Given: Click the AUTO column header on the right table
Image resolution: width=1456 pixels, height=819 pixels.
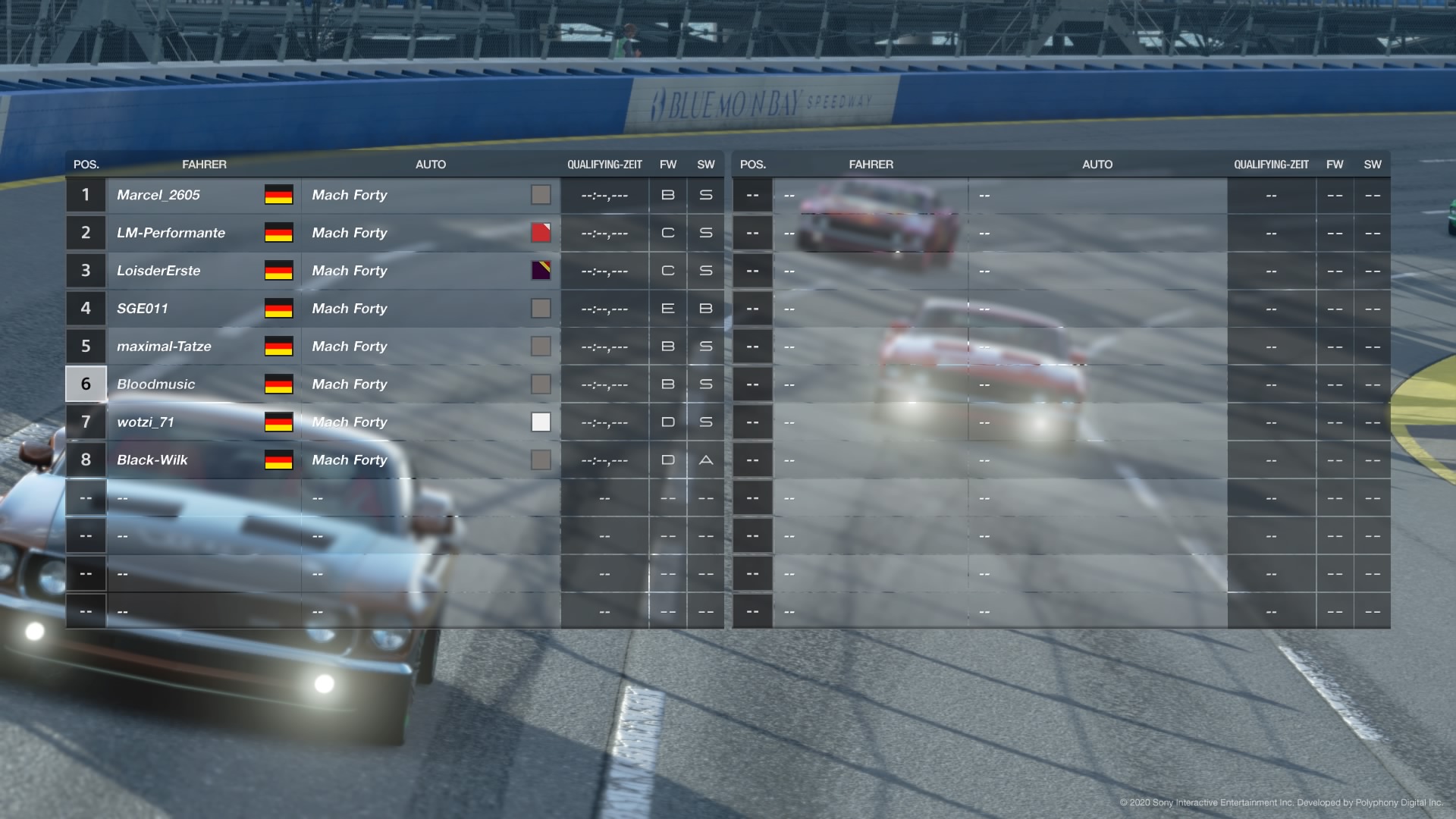Looking at the screenshot, I should [x=1097, y=164].
